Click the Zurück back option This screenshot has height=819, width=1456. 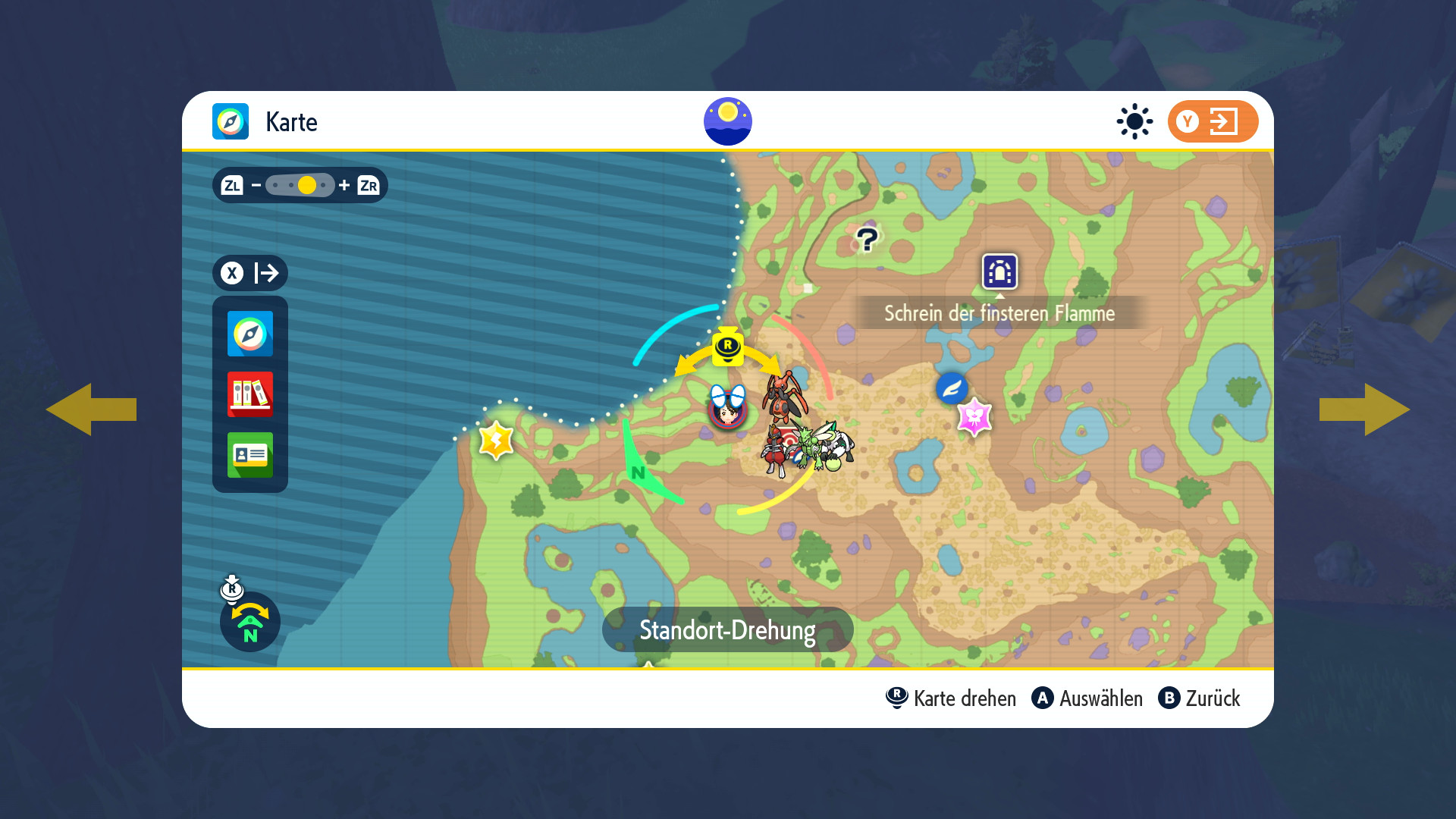1200,698
